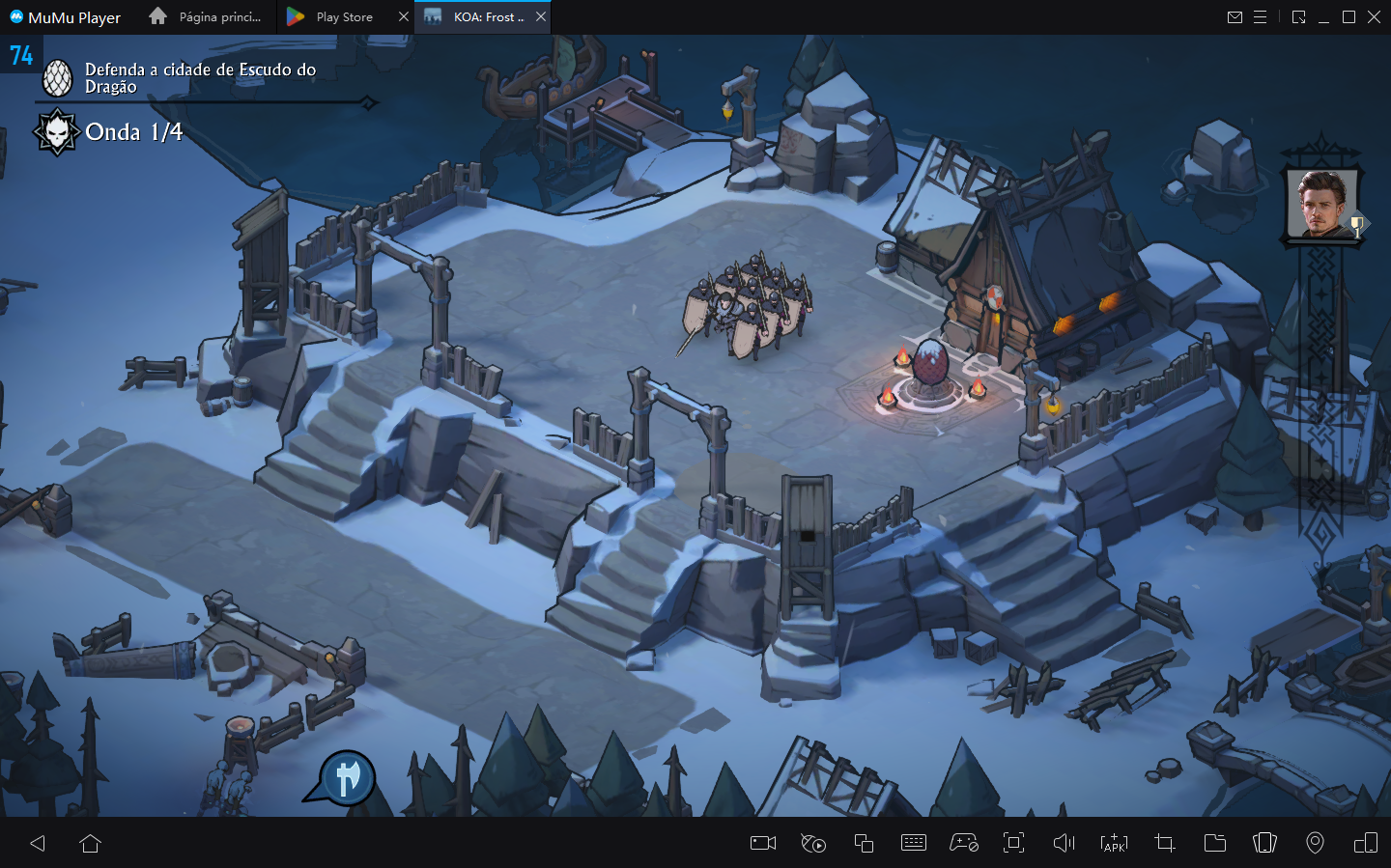Open the APK installer icon
The image size is (1391, 868).
pos(1114,843)
